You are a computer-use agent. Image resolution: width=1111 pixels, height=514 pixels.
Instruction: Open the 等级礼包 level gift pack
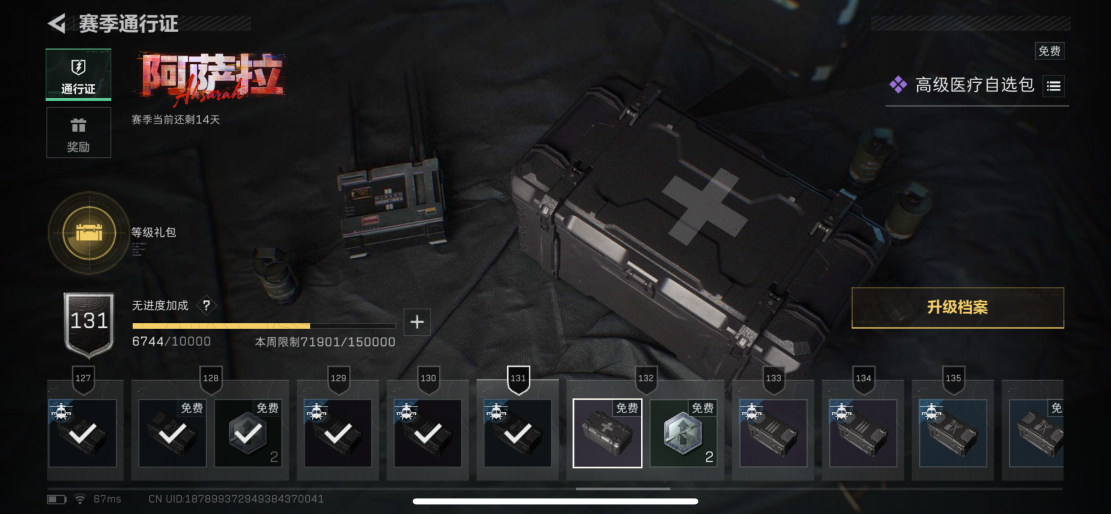[89, 233]
